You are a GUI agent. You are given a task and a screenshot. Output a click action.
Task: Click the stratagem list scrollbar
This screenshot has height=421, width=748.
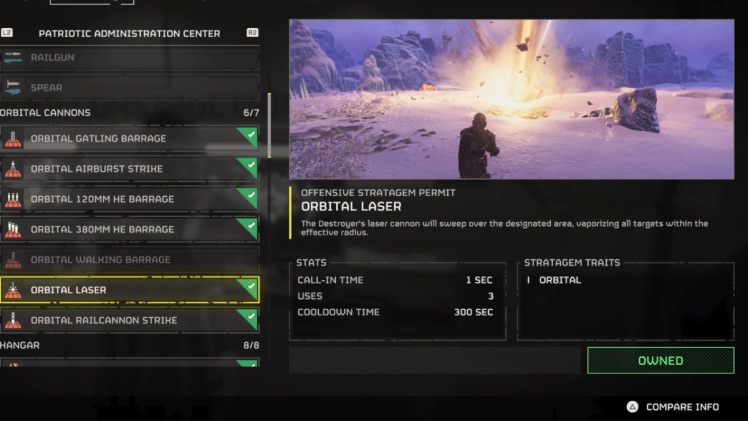coord(268,125)
